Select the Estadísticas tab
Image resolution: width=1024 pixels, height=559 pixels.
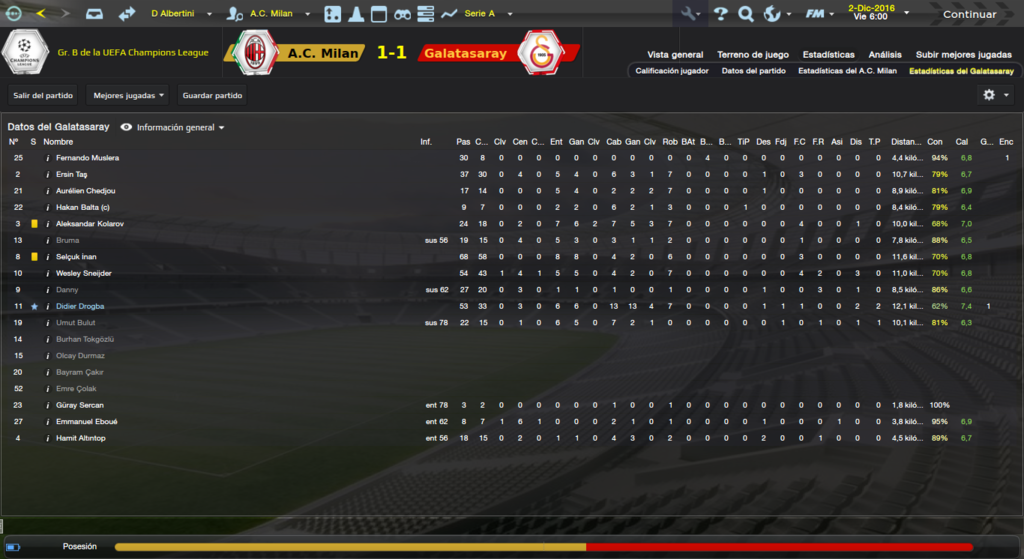pyautogui.click(x=828, y=54)
